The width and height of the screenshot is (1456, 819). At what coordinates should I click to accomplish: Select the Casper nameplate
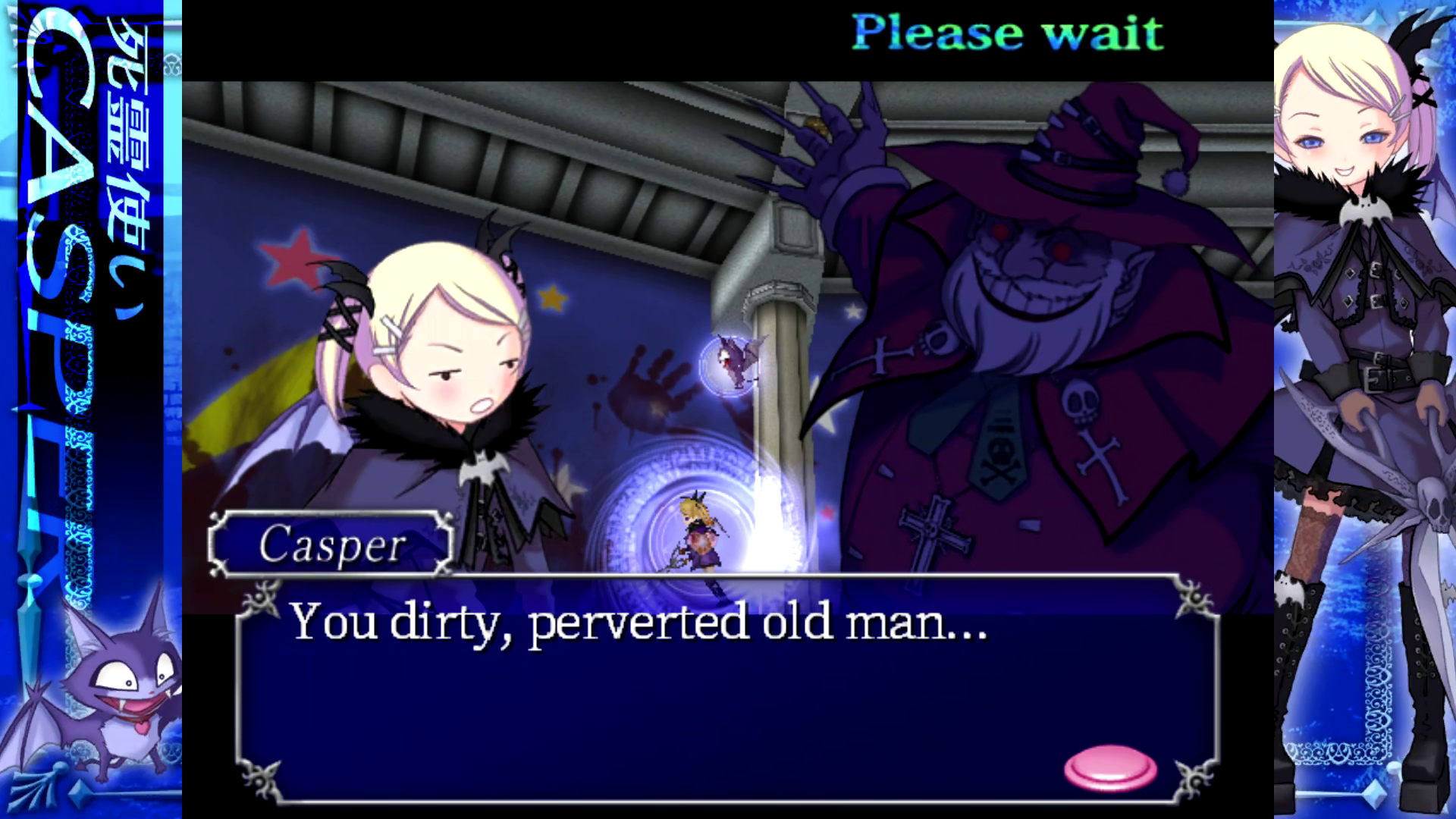point(330,544)
